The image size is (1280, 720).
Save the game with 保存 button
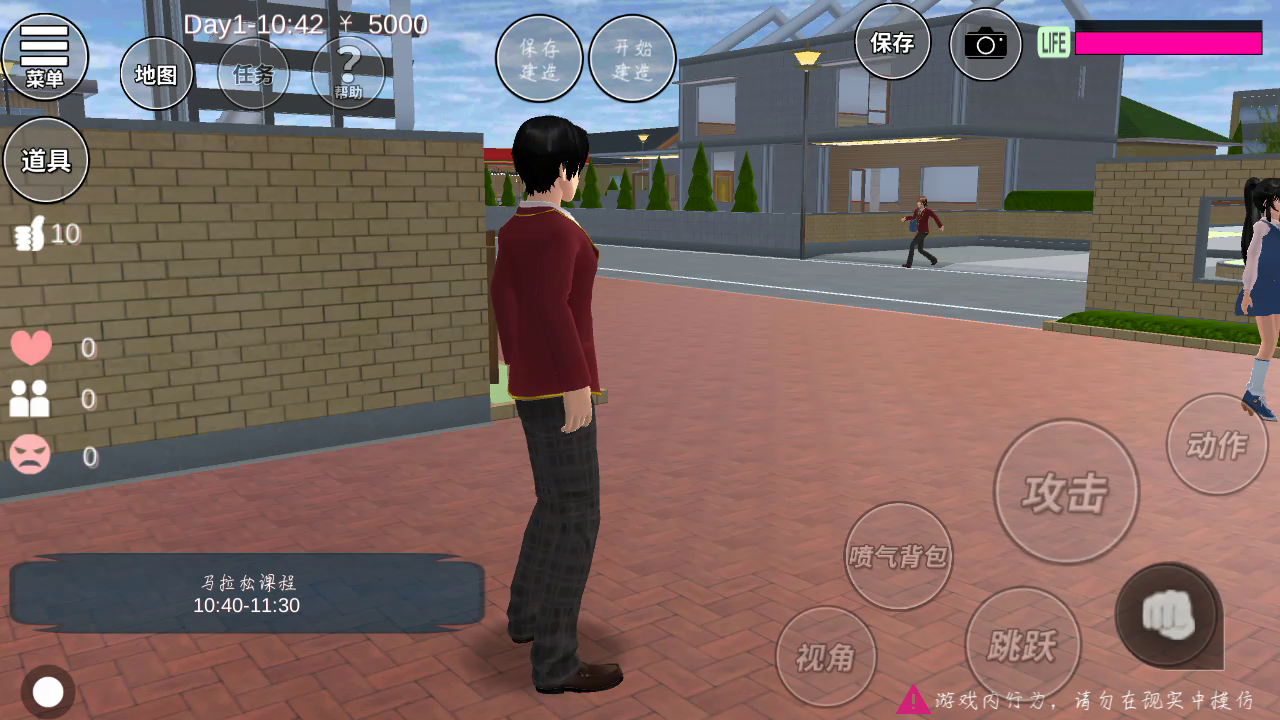click(892, 43)
